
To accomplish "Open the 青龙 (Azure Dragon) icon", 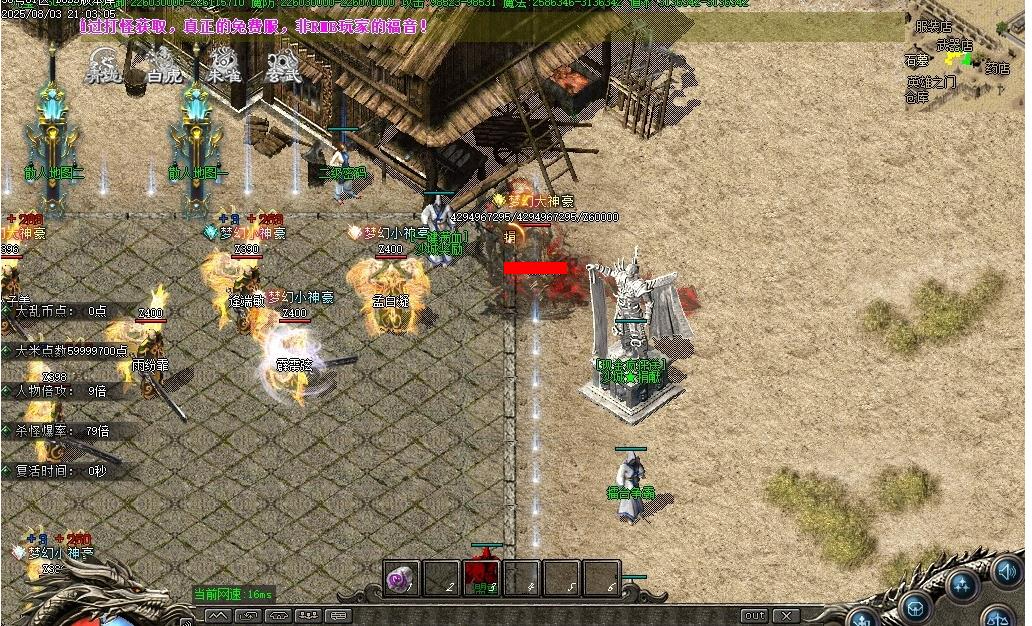I will pyautogui.click(x=103, y=63).
